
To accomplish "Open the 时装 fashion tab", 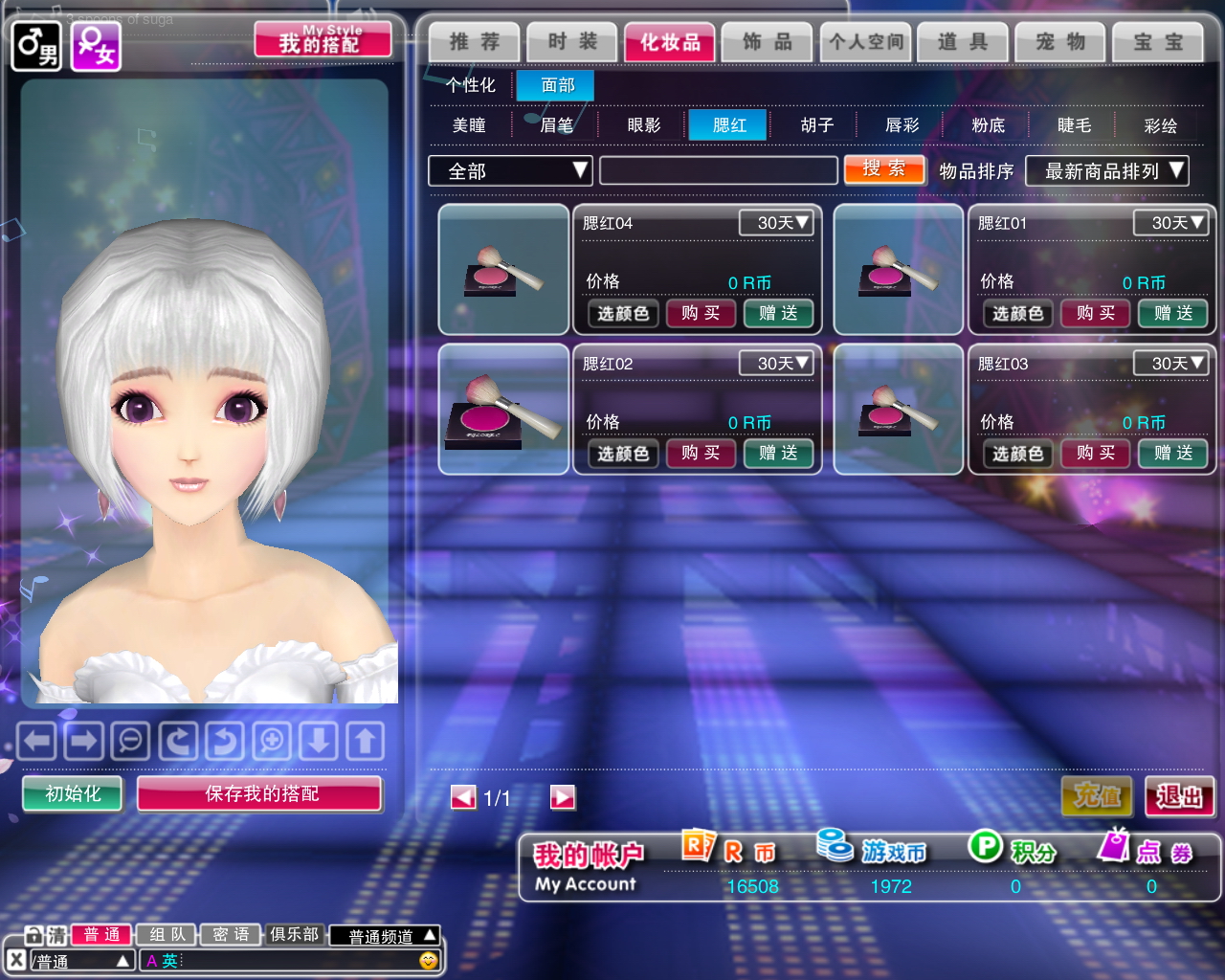I will [572, 42].
